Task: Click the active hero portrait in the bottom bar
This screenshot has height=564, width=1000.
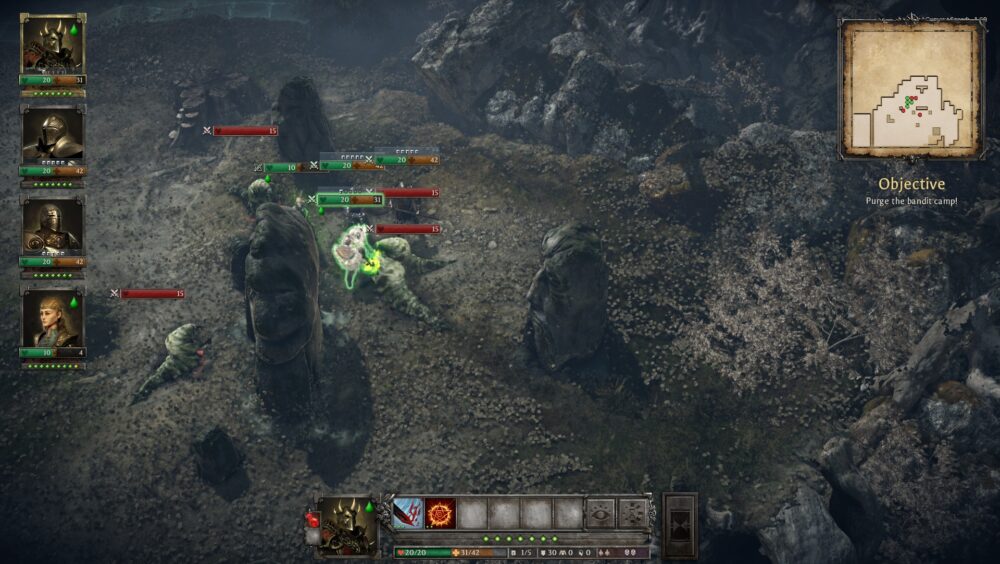Action: (x=347, y=523)
